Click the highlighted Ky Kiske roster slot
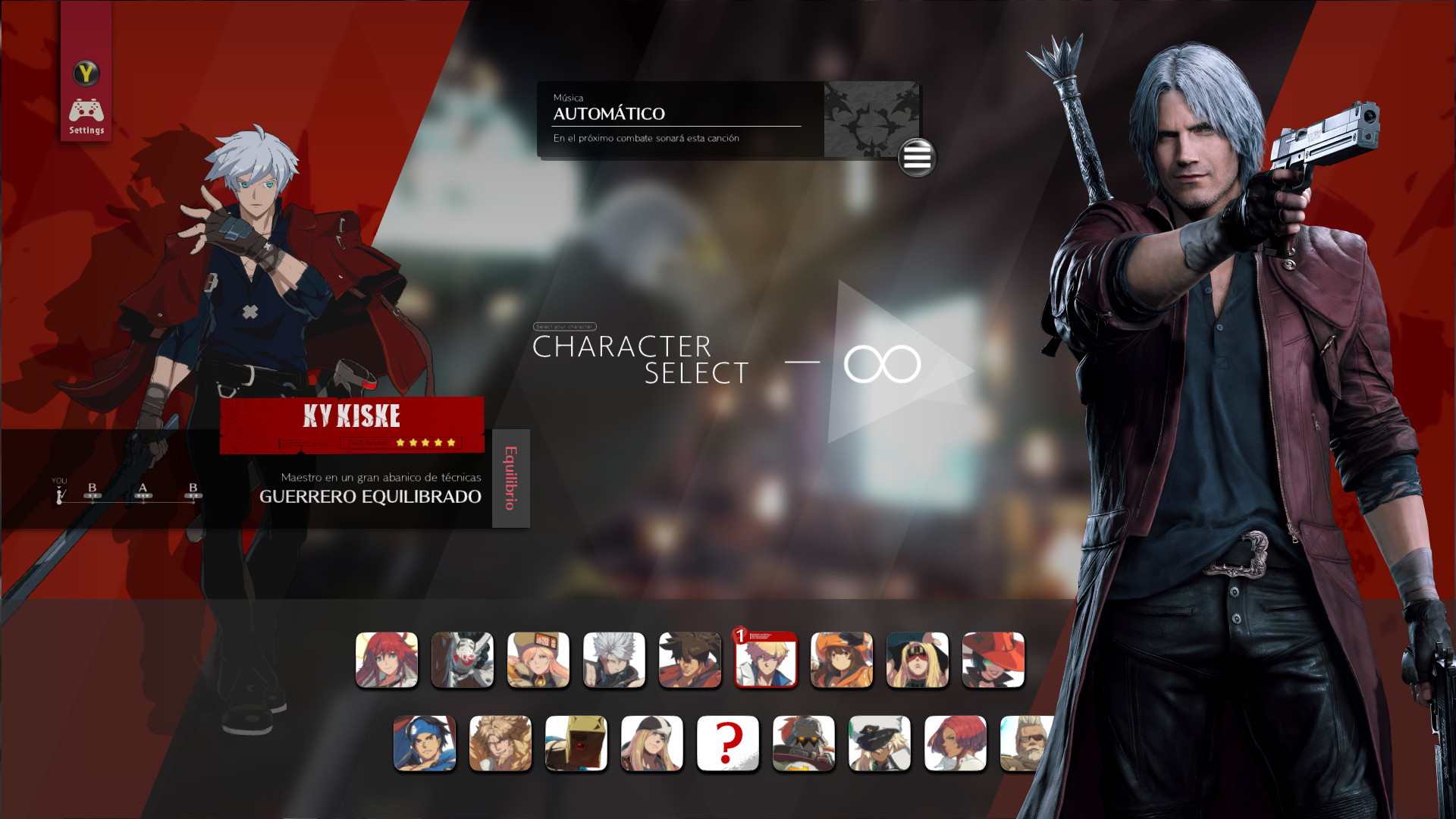Viewport: 1456px width, 819px height. pos(766,660)
